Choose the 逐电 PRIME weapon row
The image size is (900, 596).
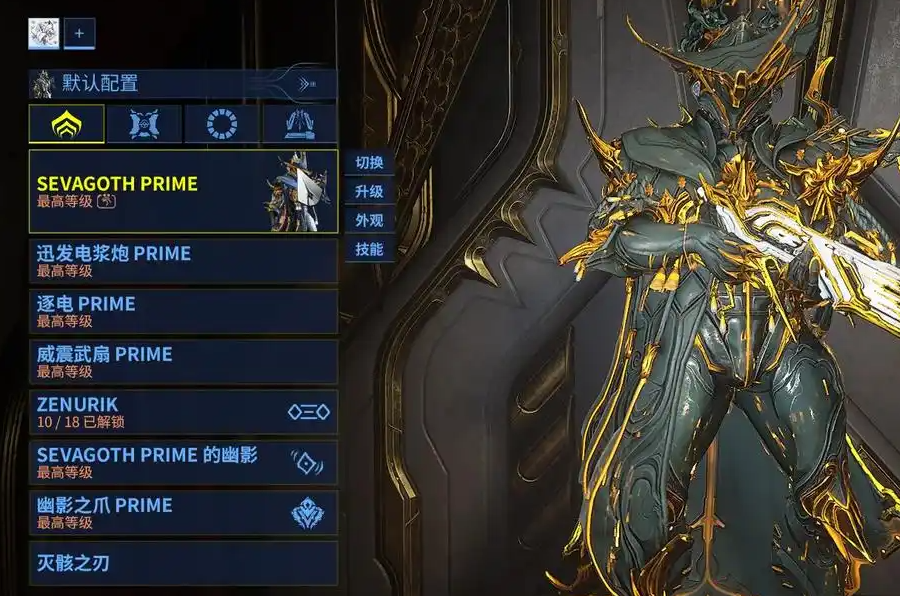[183, 311]
